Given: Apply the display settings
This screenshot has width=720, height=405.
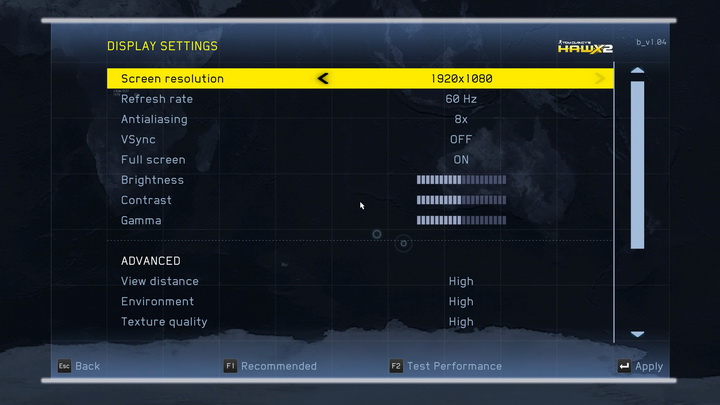Looking at the screenshot, I should [x=640, y=366].
